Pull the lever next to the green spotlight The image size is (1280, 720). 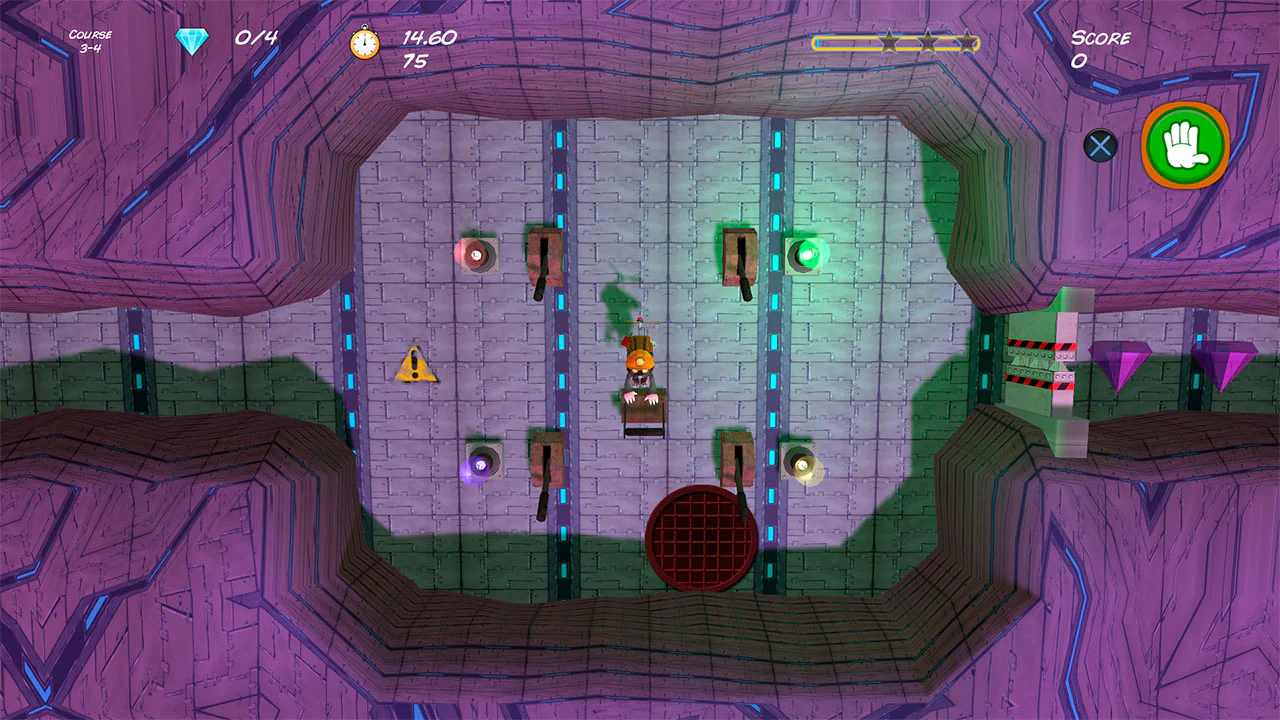pos(740,258)
